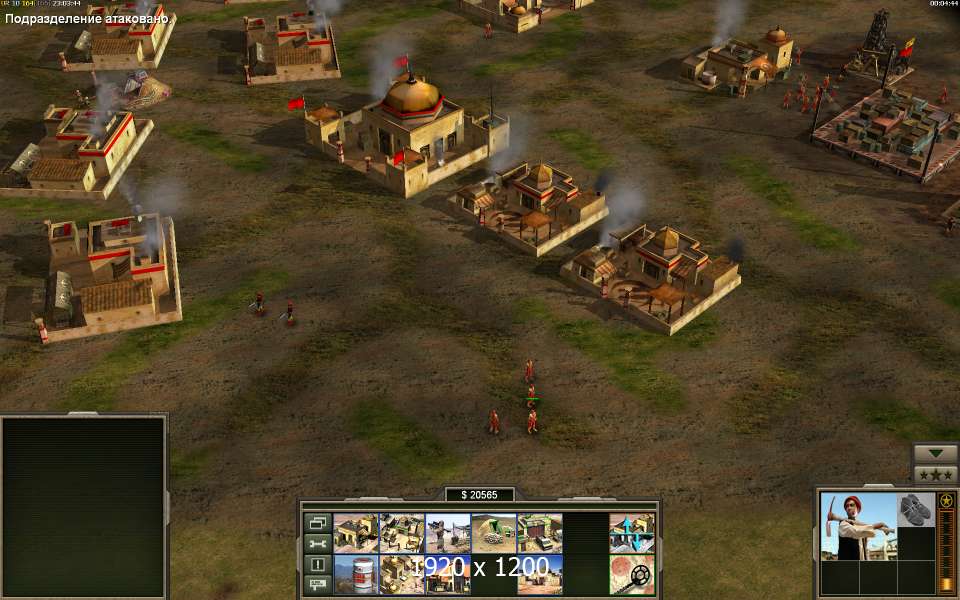Click the building icon with blue arrows
Viewport: 960px width, 600px height.
(632, 533)
